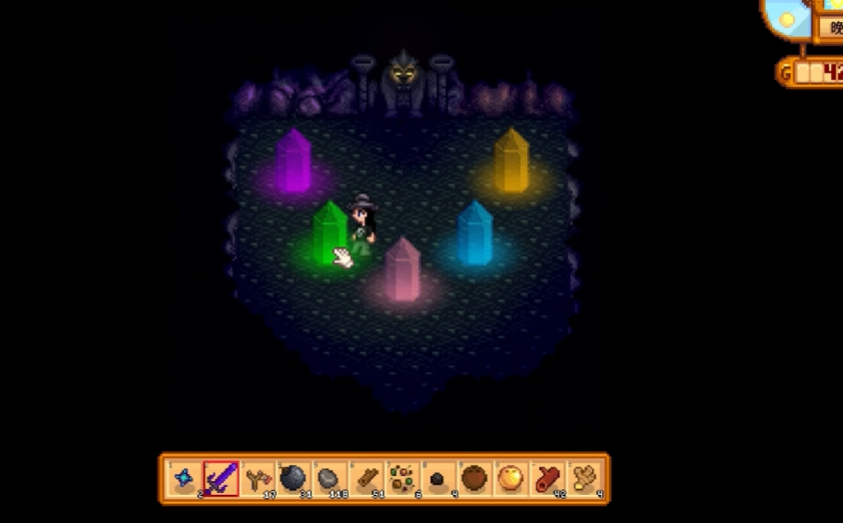
Task: Select the gray stone stack
Action: tap(329, 479)
